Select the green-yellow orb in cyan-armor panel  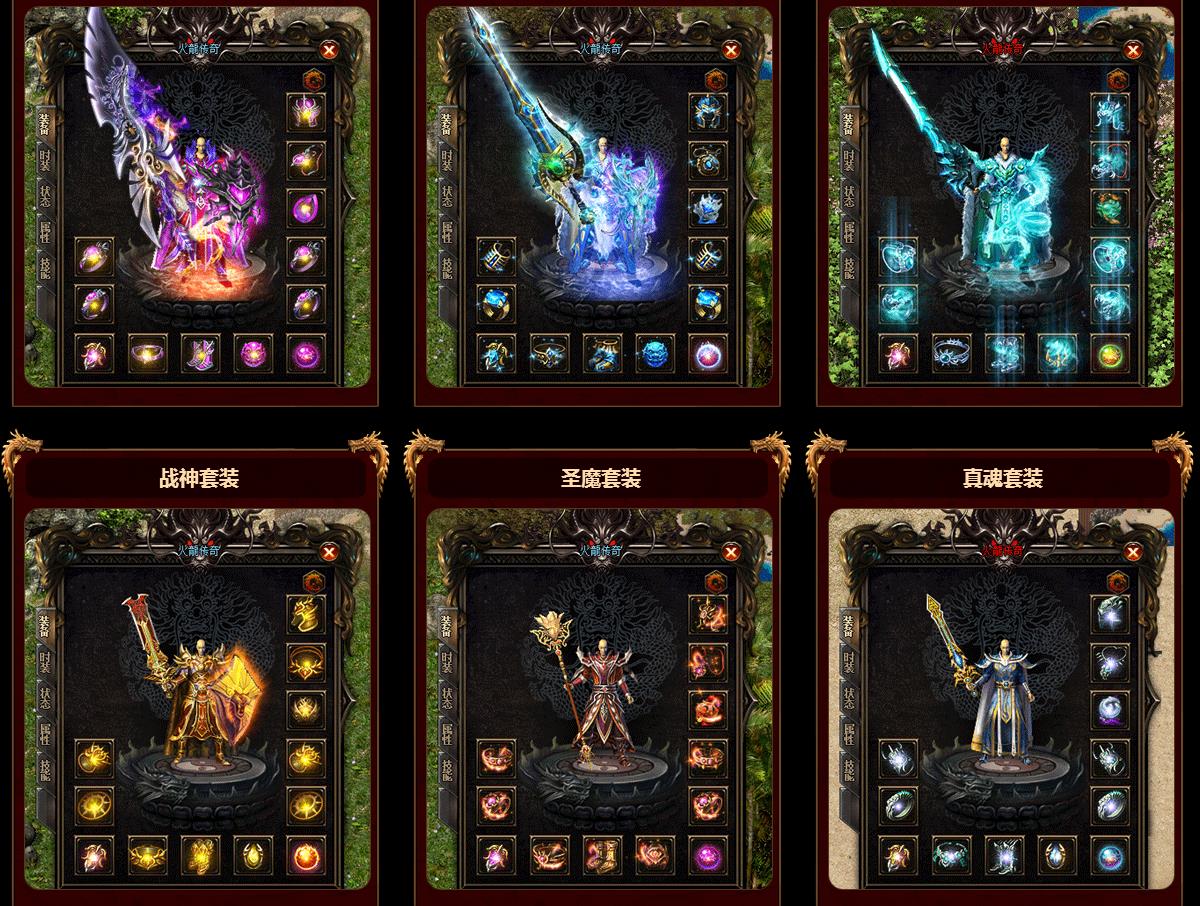coord(1110,352)
